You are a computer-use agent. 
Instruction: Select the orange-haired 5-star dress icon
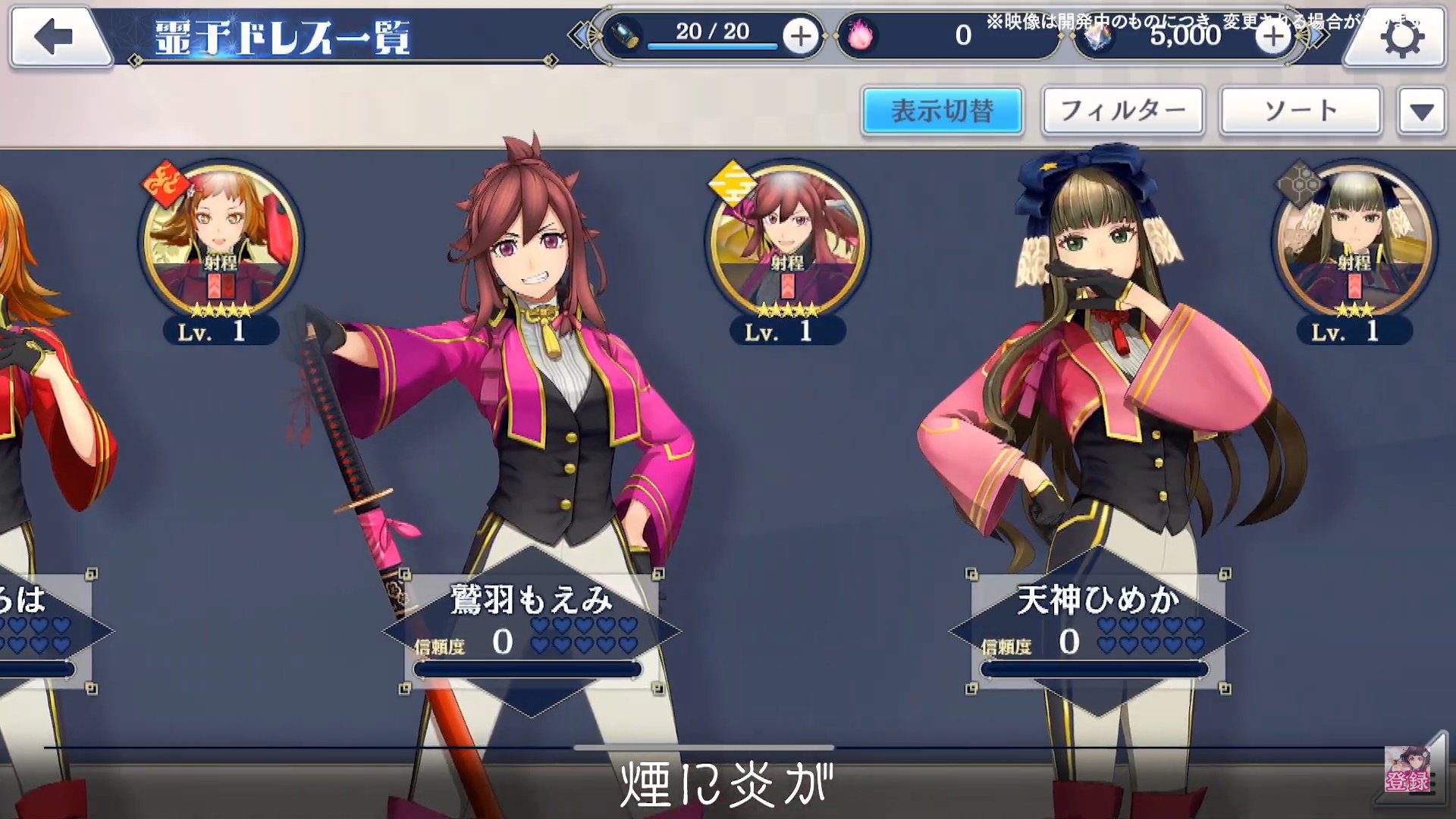(x=220, y=243)
